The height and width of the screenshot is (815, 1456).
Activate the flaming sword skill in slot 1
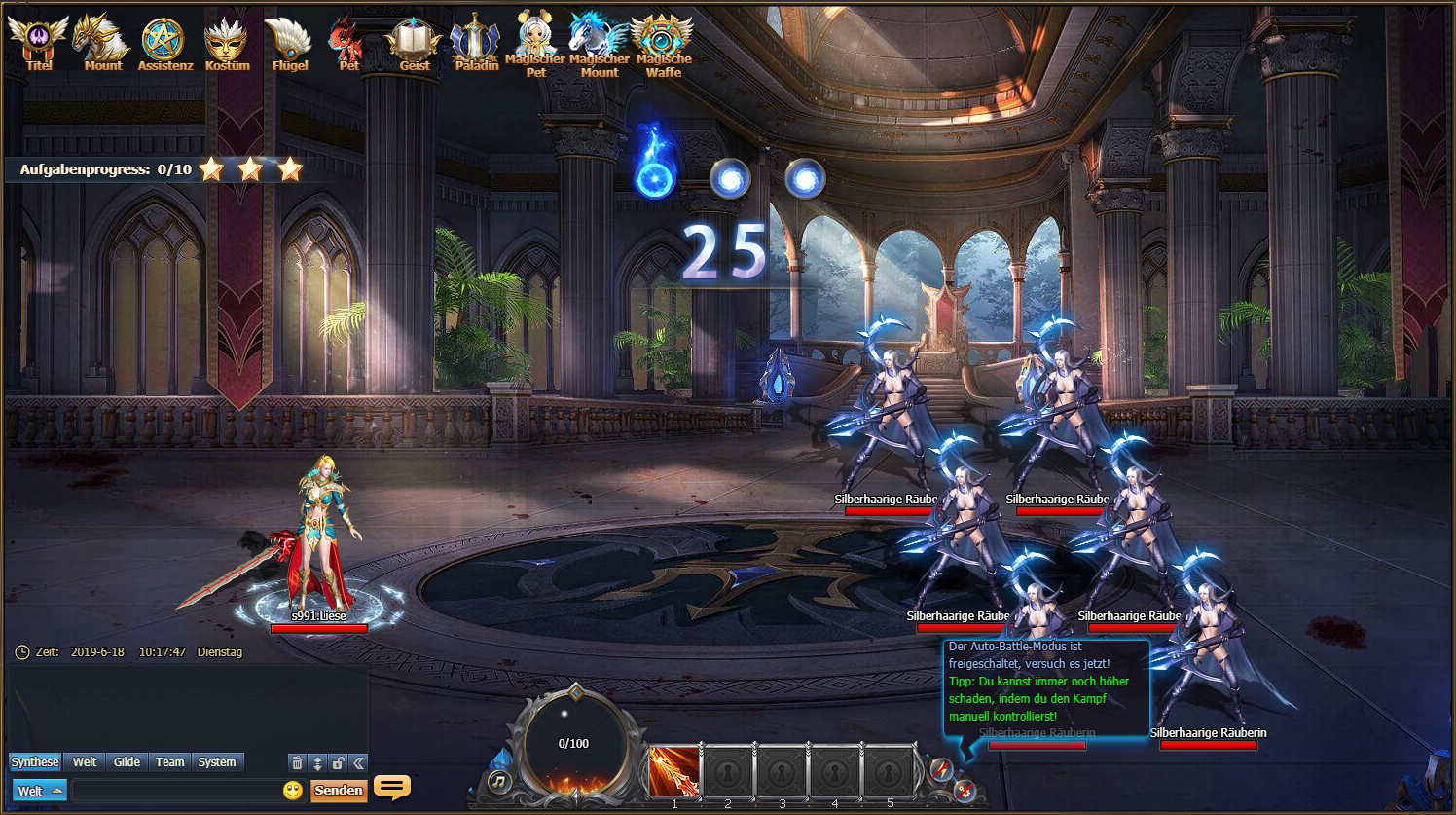[674, 771]
